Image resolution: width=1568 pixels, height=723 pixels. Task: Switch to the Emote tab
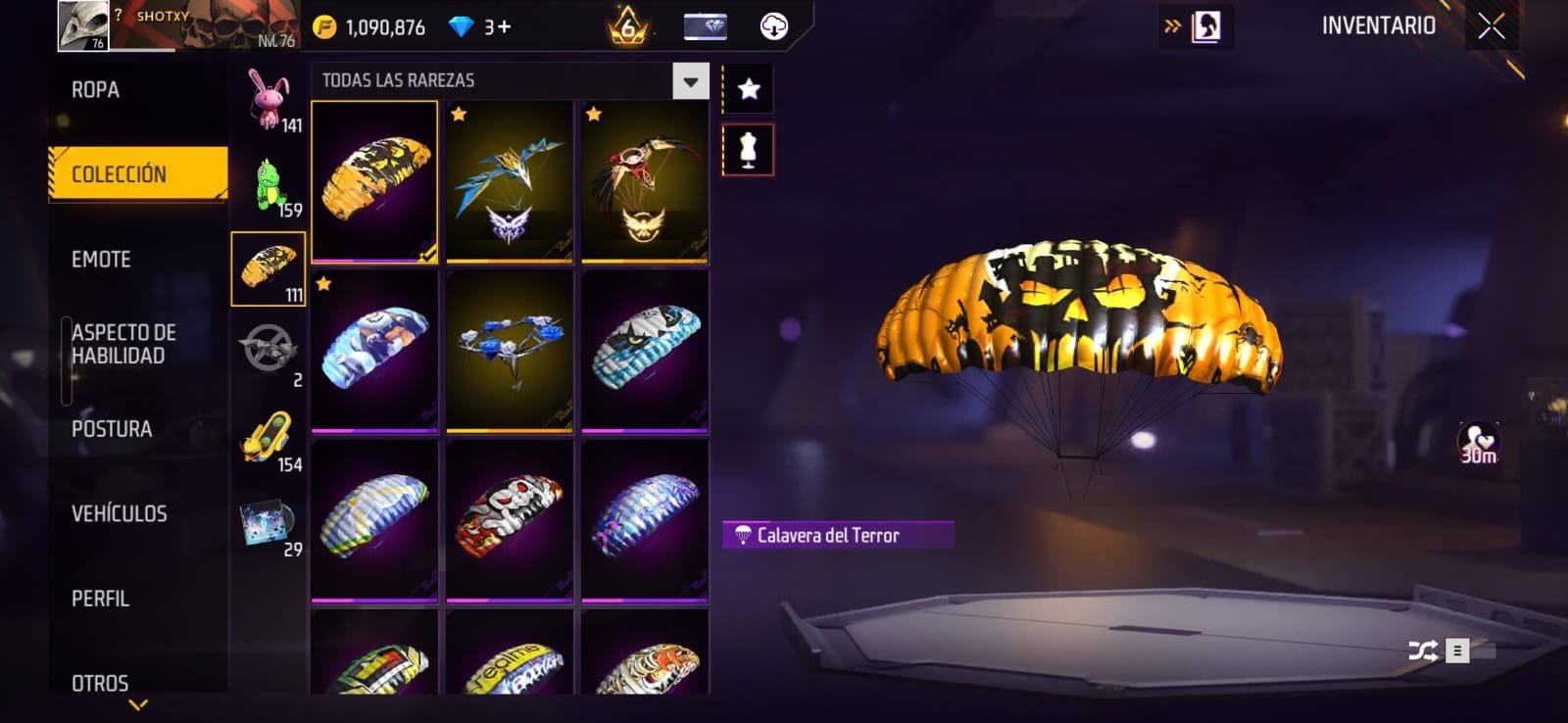pyautogui.click(x=101, y=260)
